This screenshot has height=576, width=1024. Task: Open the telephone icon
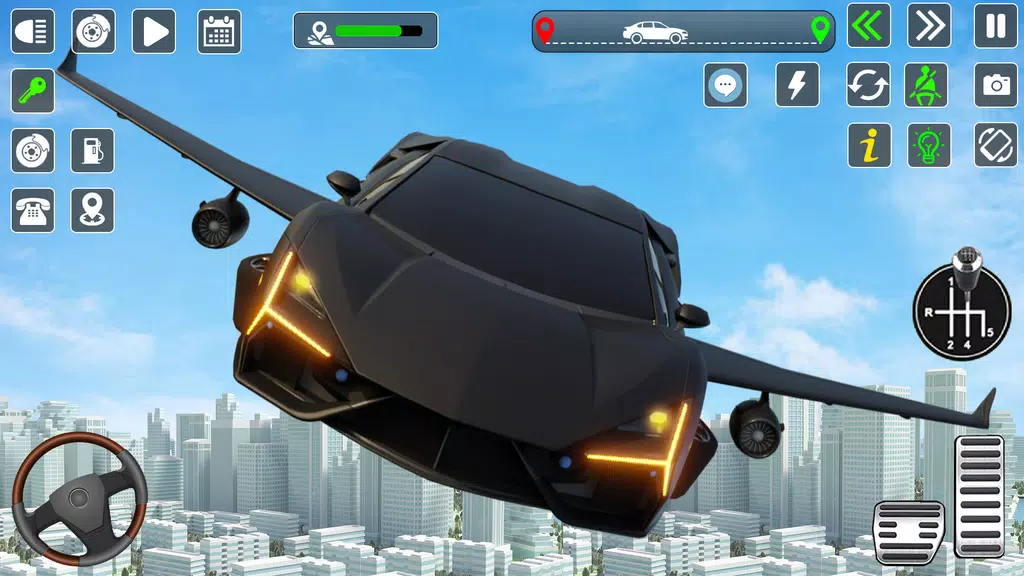(33, 210)
